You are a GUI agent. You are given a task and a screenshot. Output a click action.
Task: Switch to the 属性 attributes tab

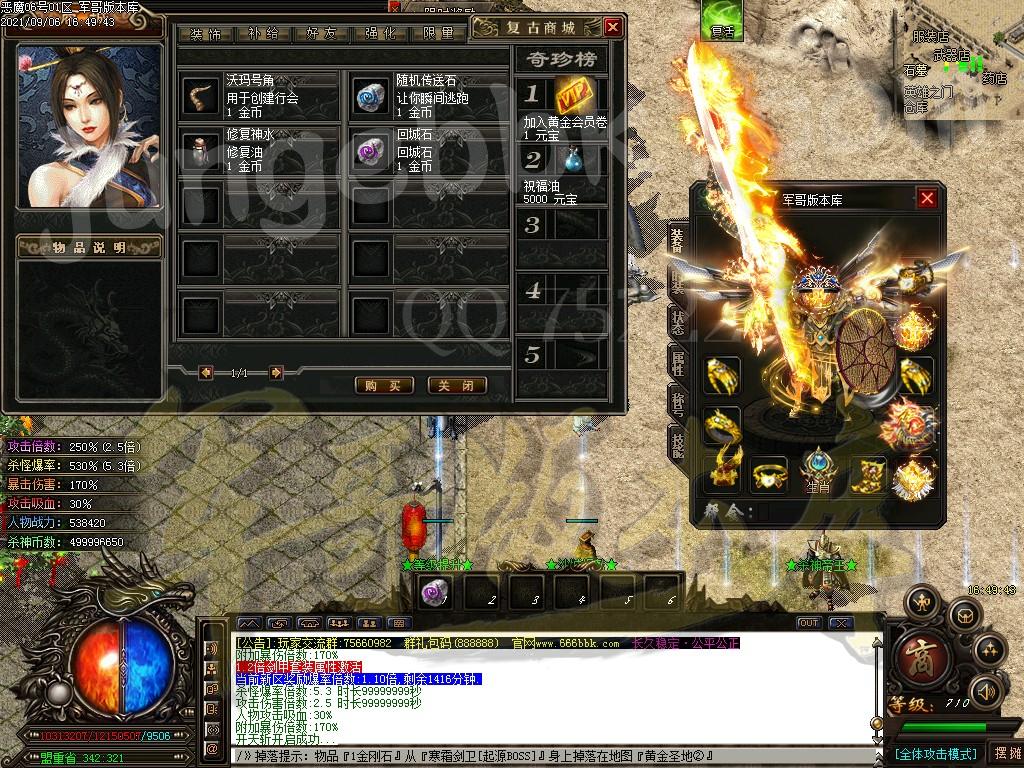(677, 365)
